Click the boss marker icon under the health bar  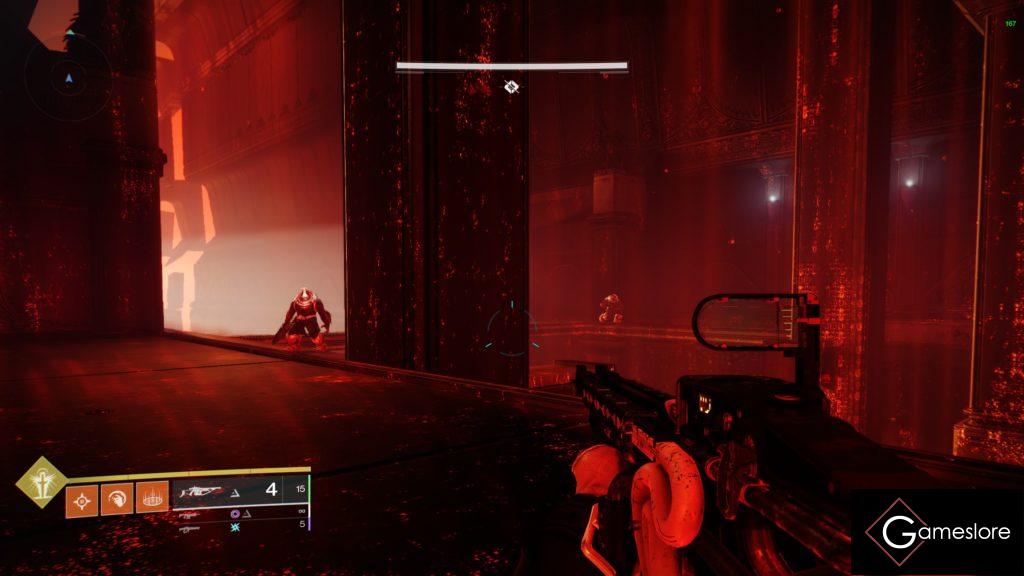[511, 87]
